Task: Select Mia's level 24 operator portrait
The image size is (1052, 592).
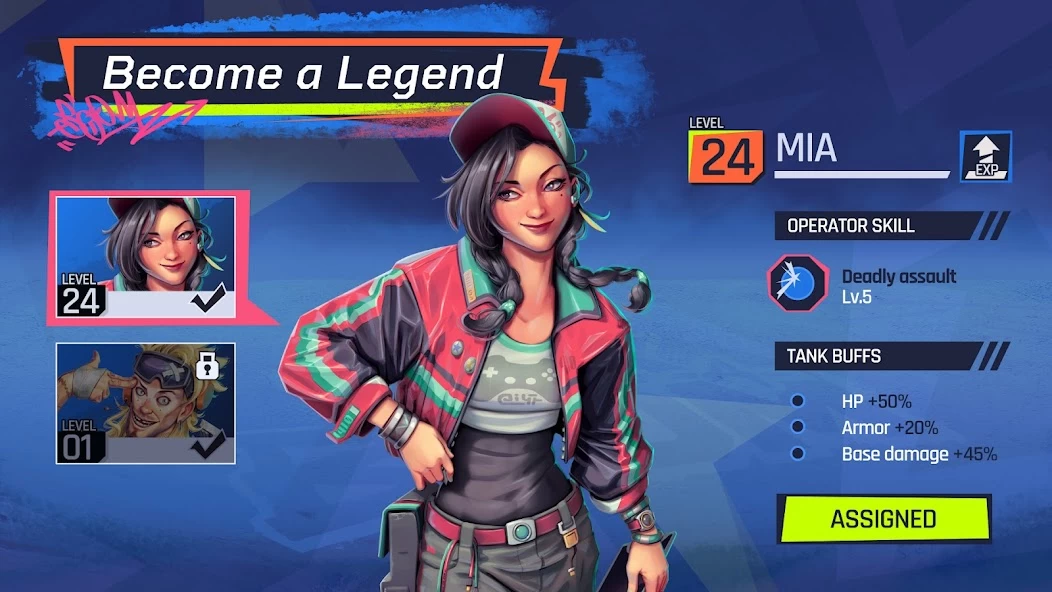Action: point(146,257)
